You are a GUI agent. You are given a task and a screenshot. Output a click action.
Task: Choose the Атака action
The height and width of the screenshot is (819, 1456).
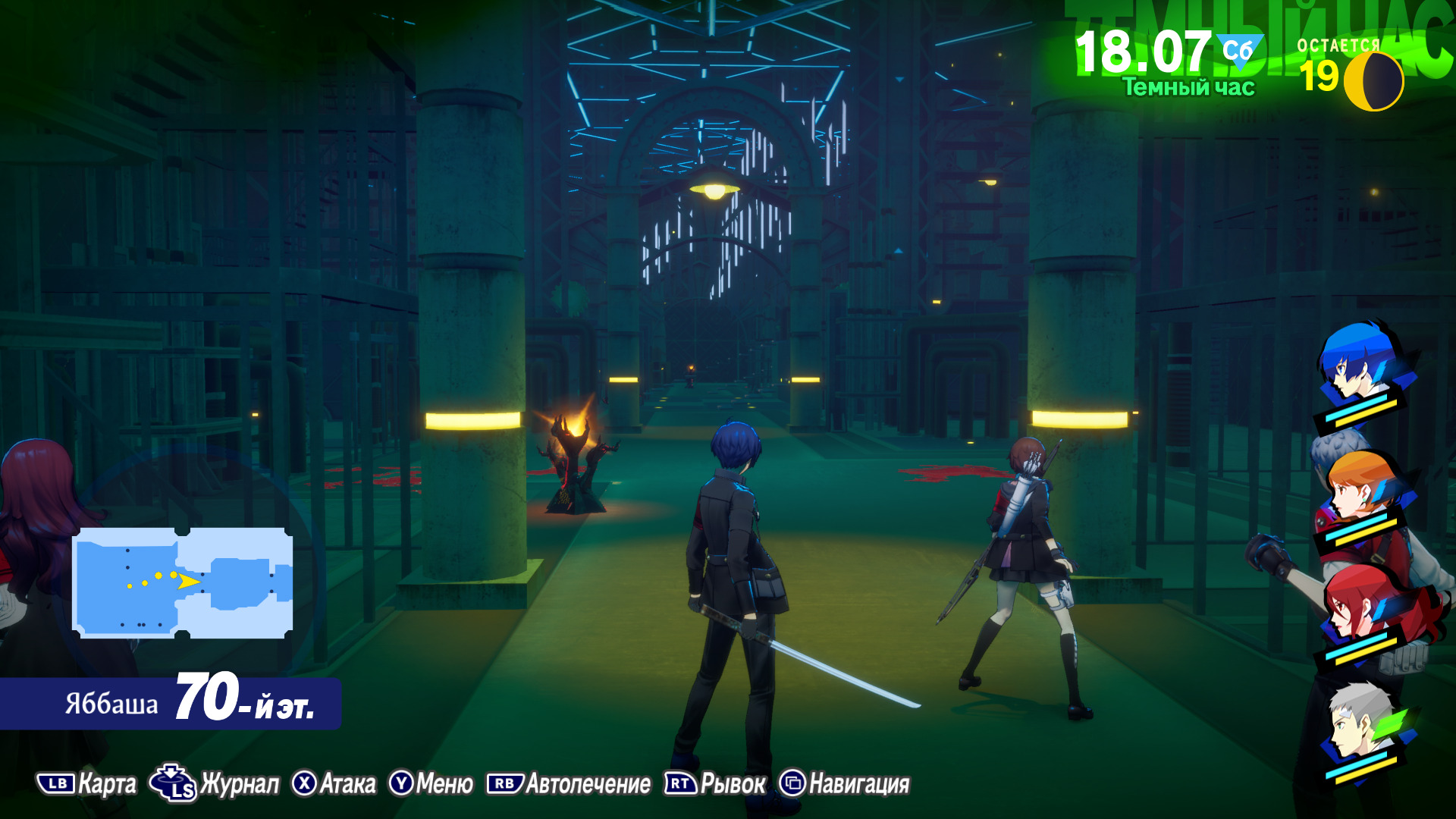point(334,784)
